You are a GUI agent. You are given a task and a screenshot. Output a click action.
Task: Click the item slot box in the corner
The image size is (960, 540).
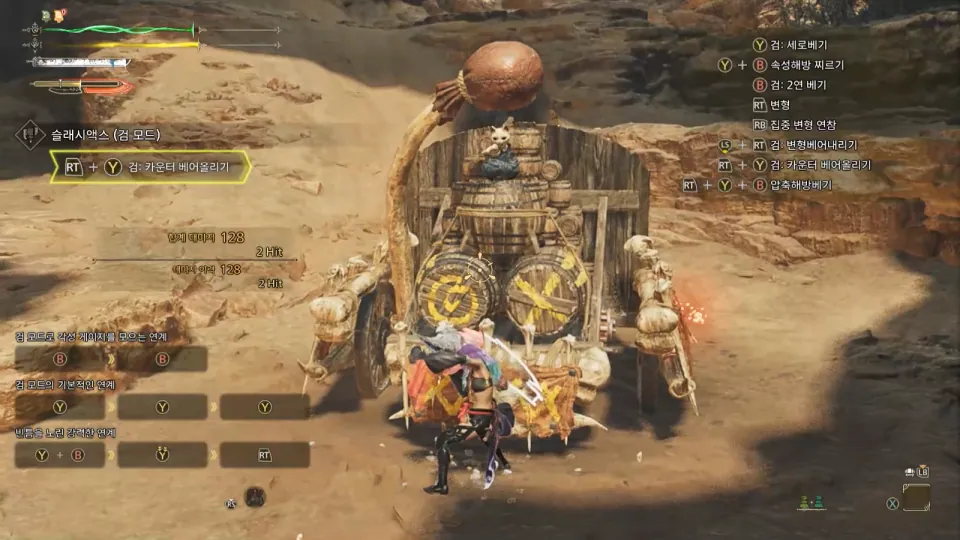click(x=916, y=497)
